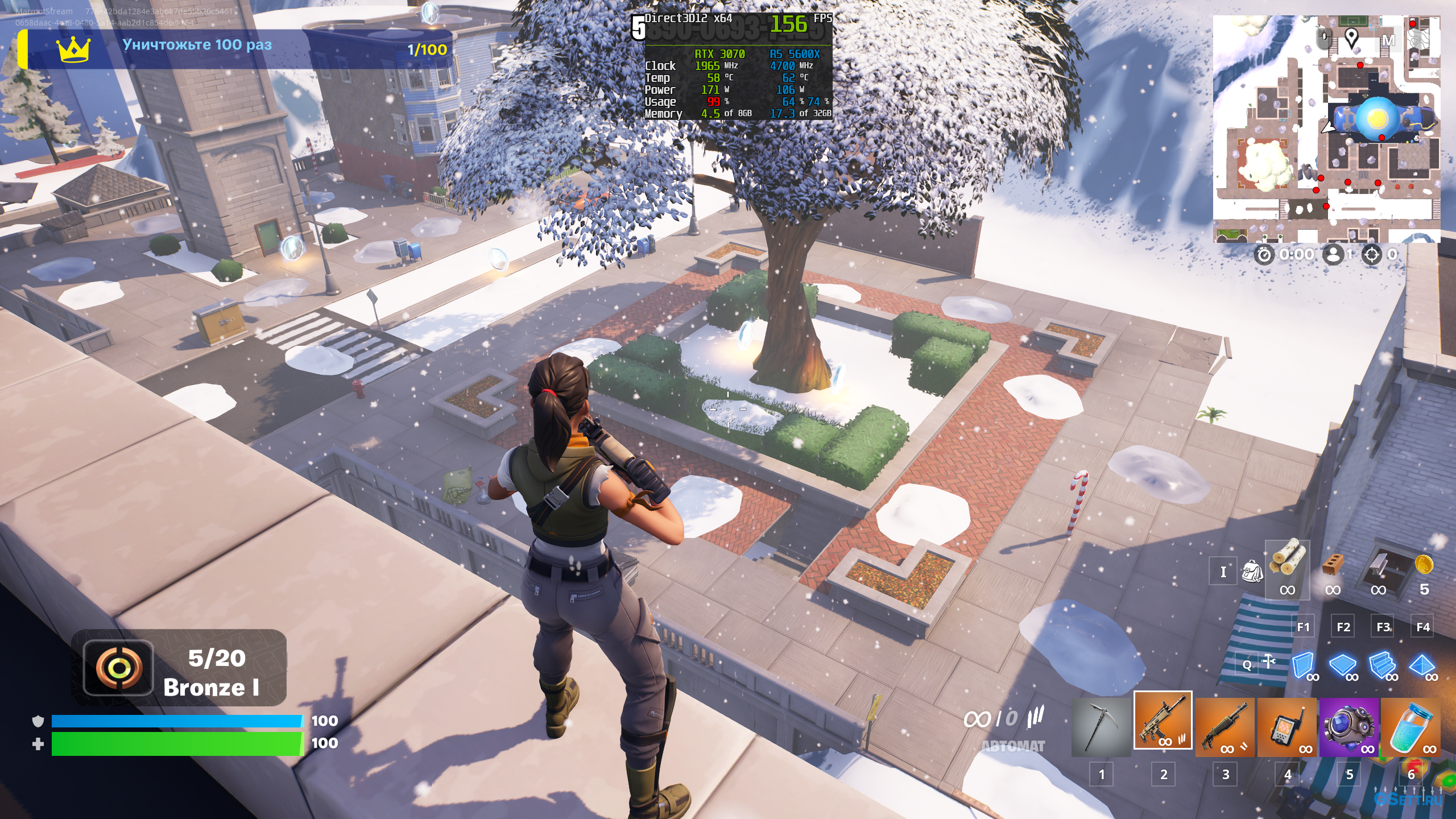Click the gold coin counter icon
Viewport: 1456px width, 819px height.
(x=1424, y=564)
